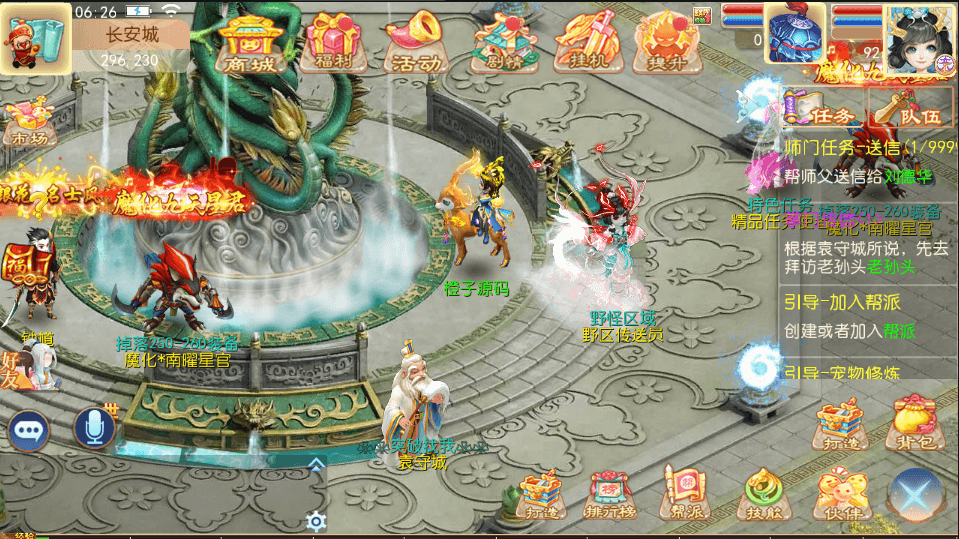Open the 市场 market

click(x=28, y=122)
